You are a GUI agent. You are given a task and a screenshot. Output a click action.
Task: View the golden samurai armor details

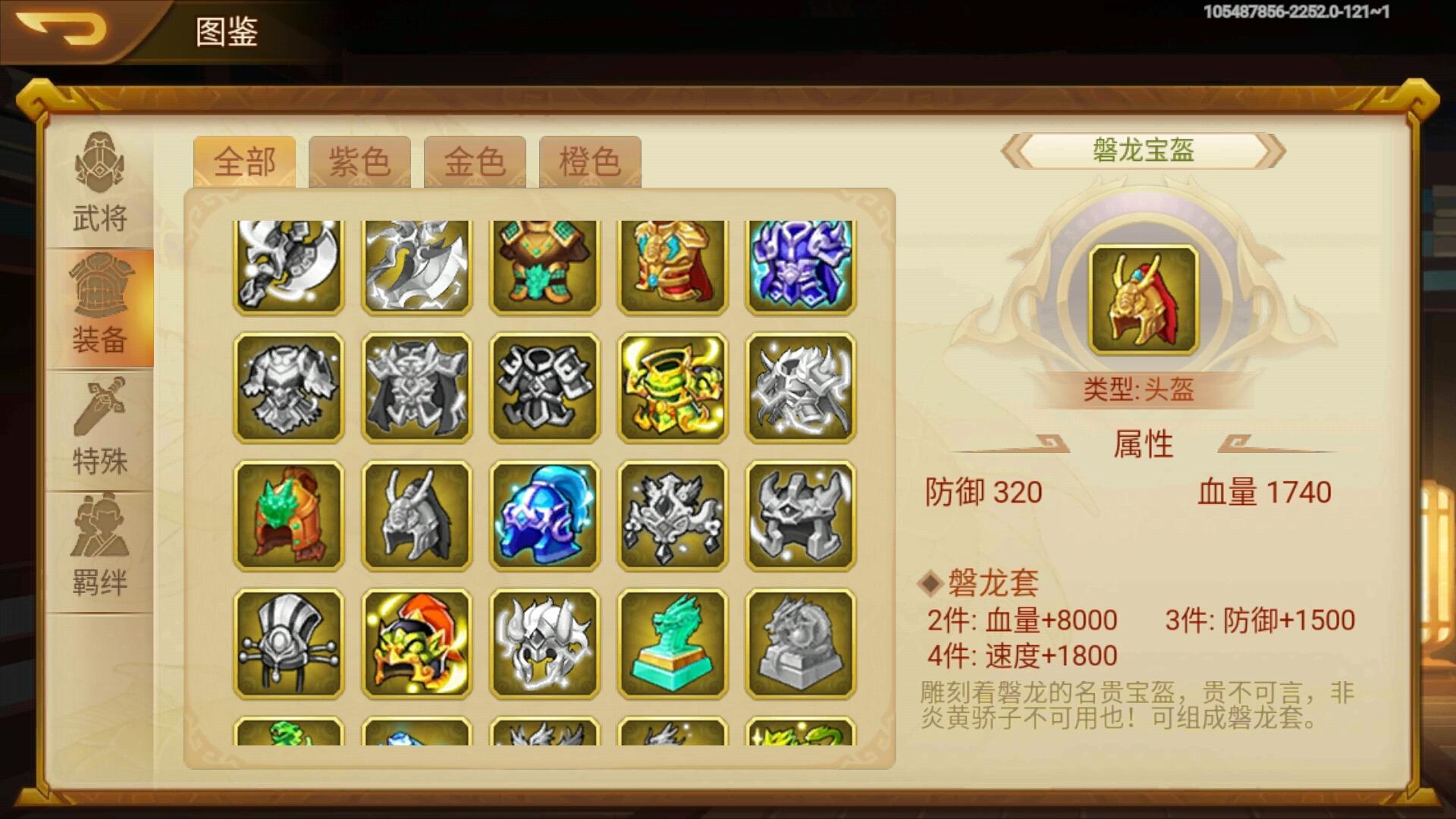tap(673, 388)
